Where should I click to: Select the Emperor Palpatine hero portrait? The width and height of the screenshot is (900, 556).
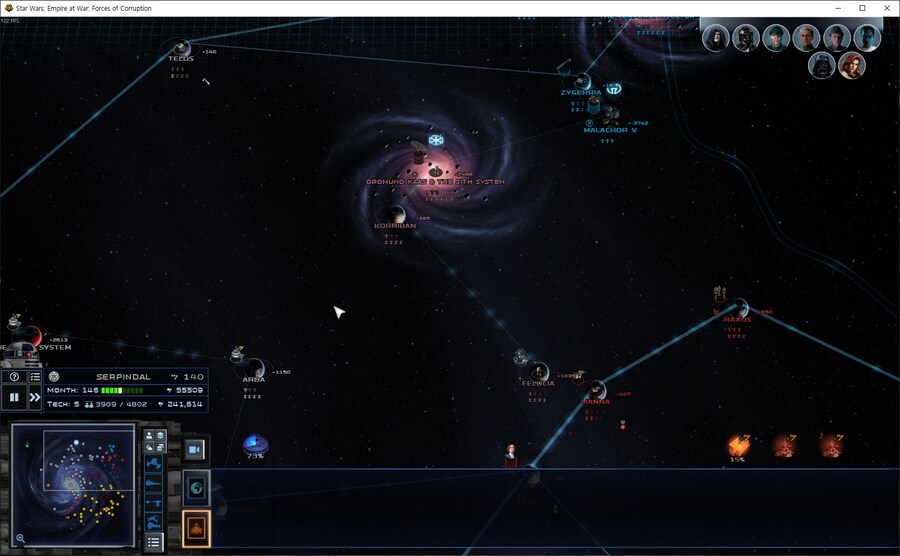[x=715, y=38]
